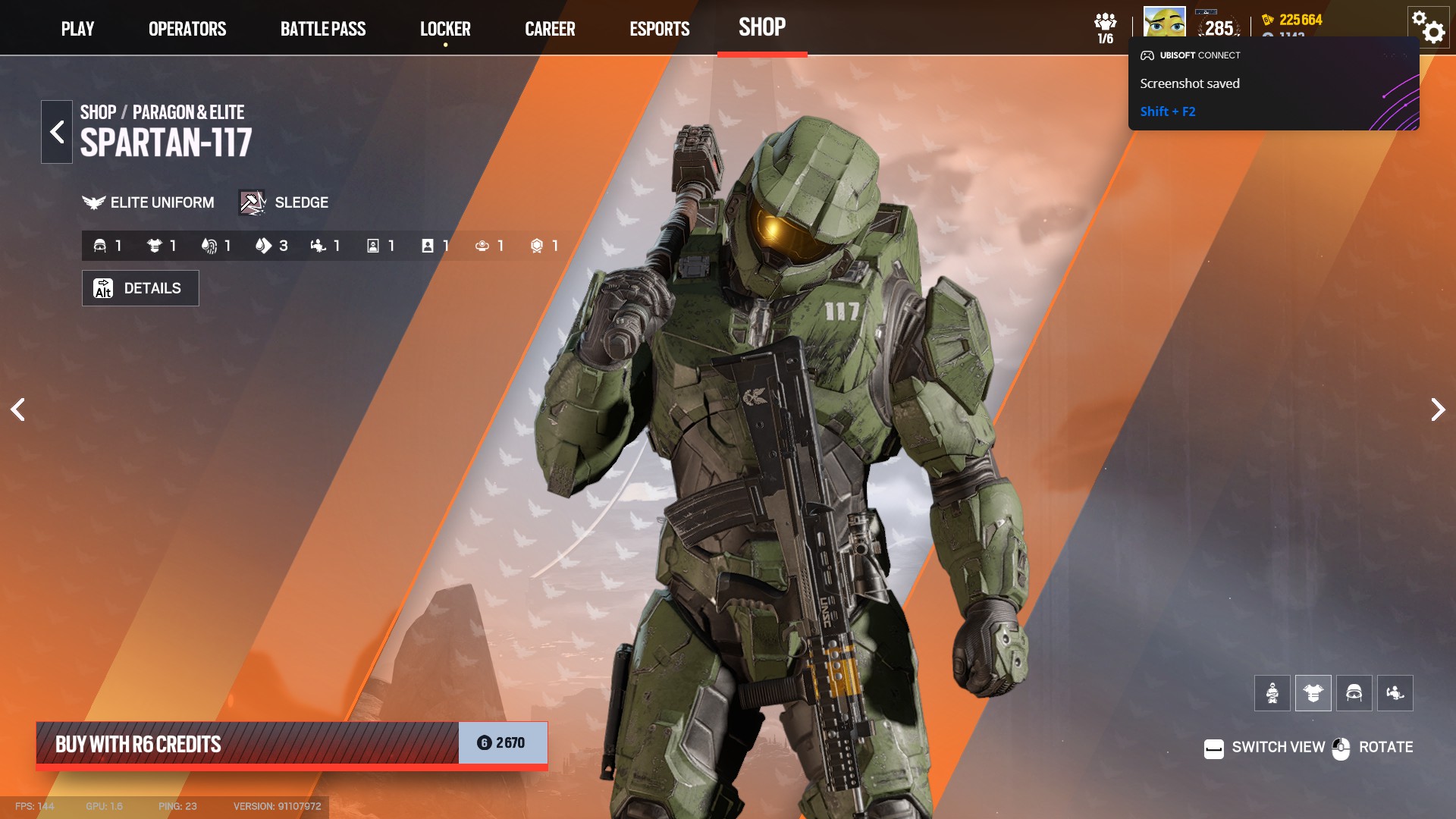The height and width of the screenshot is (819, 1456).
Task: Go to the Operators tab
Action: pos(187,28)
